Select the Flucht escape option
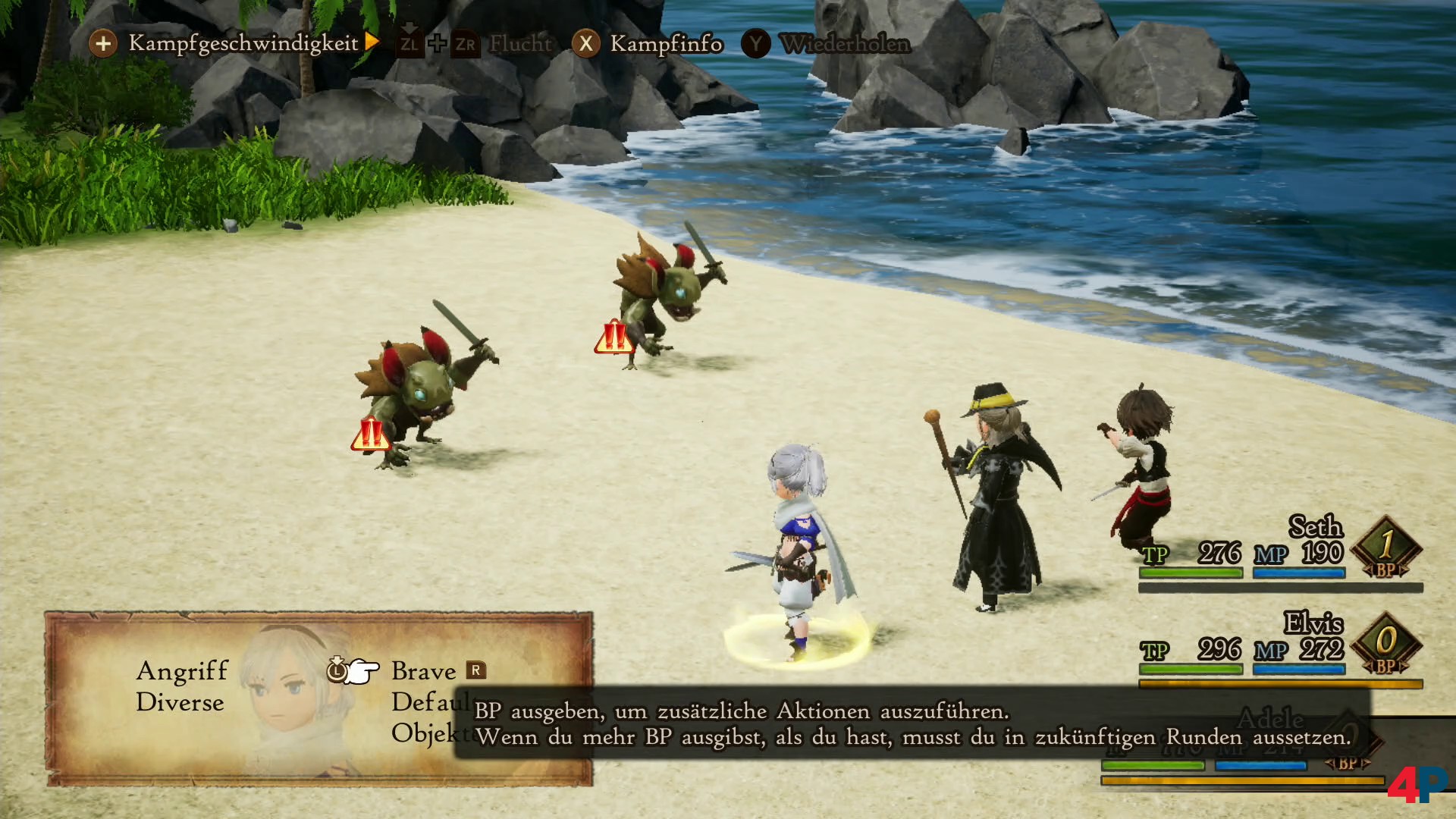 tap(520, 44)
